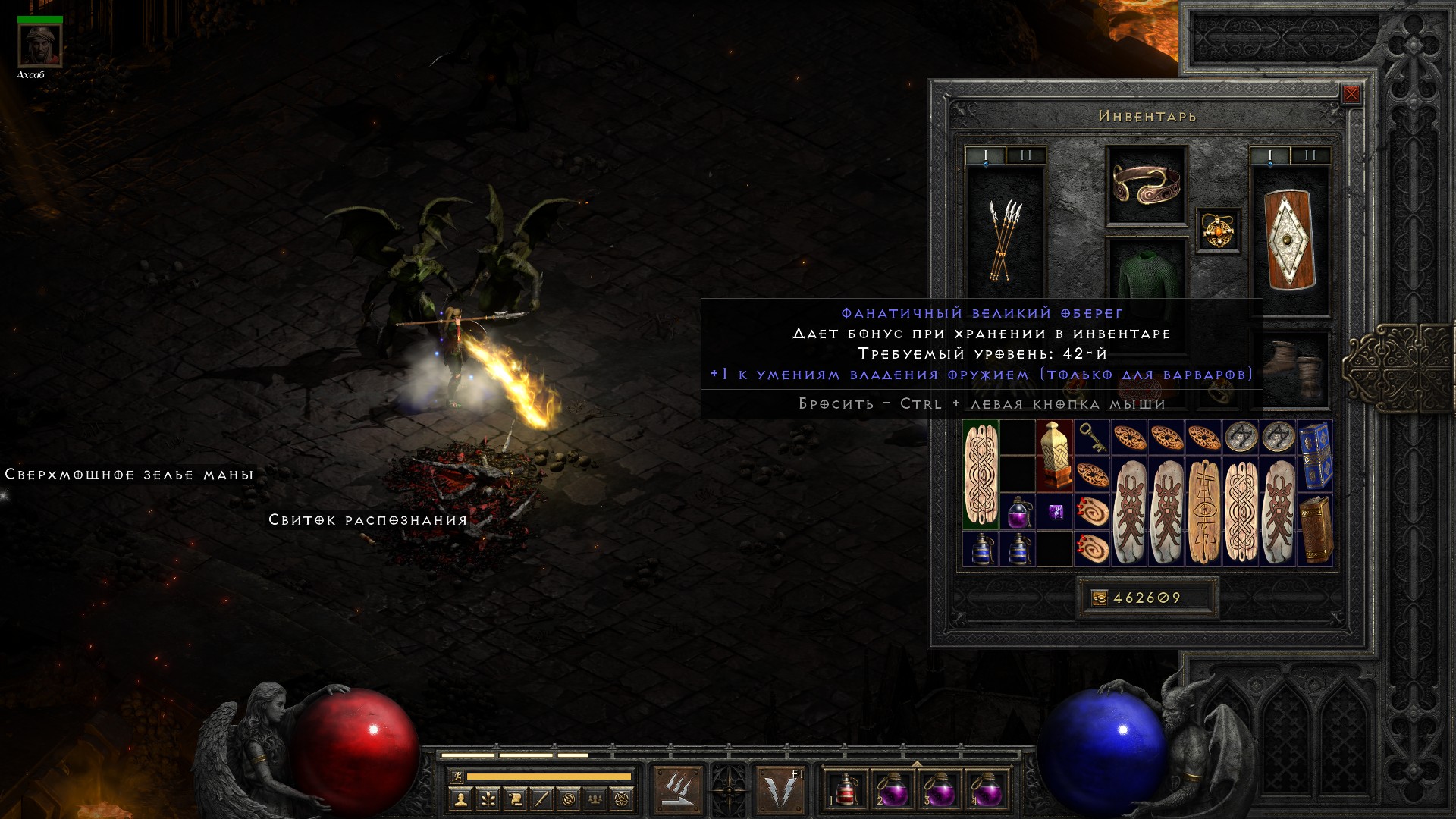
Task: Open the party menu icon
Action: [596, 799]
